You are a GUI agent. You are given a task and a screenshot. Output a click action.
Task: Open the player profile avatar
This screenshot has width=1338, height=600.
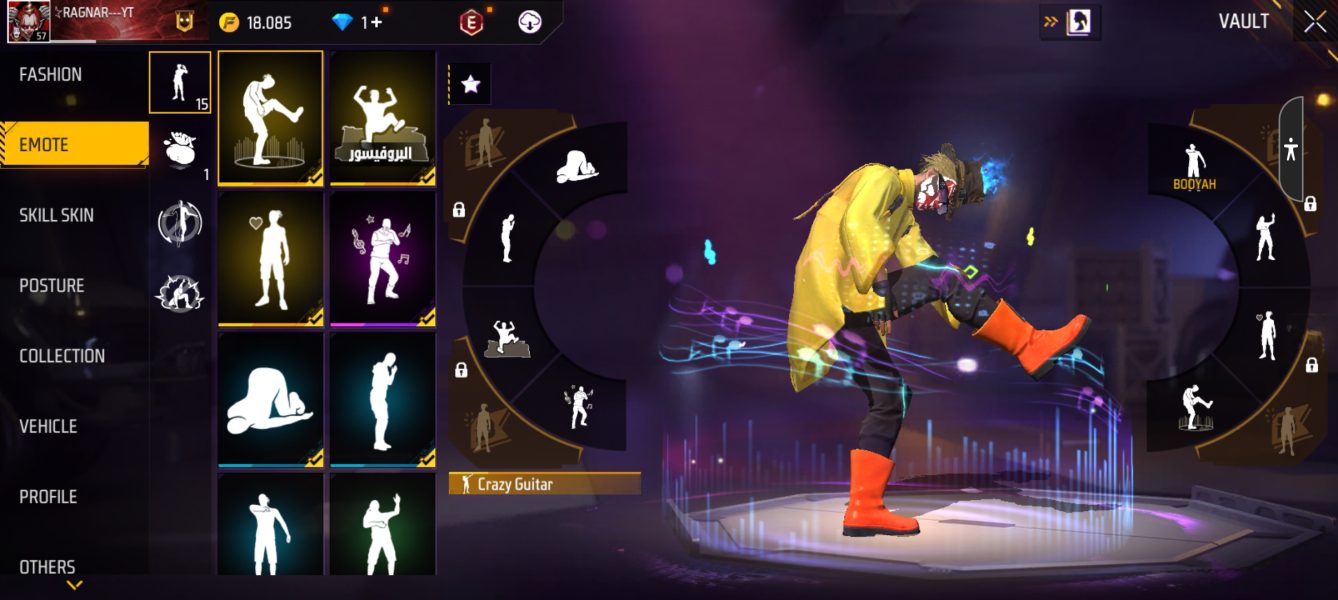click(29, 22)
